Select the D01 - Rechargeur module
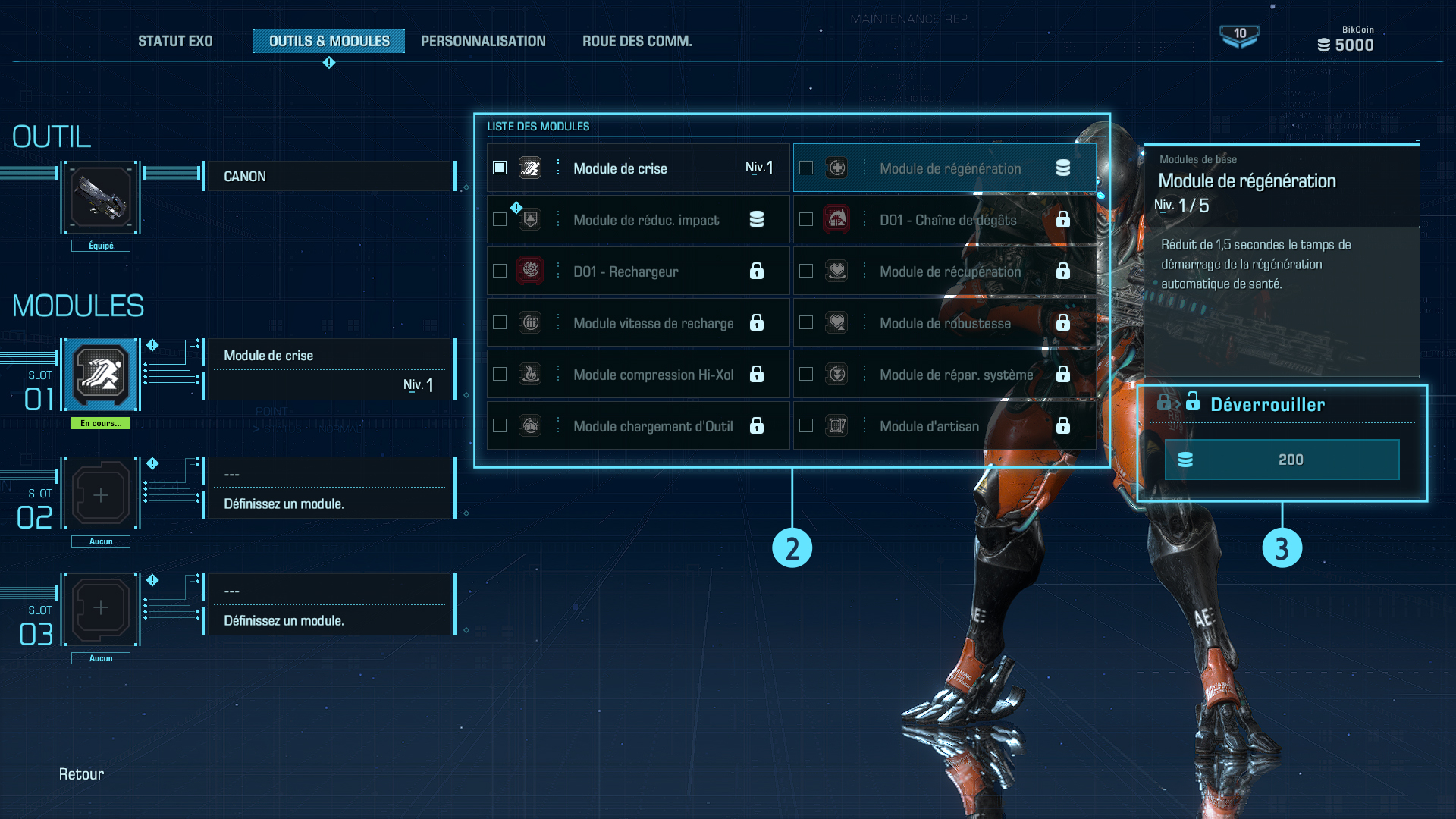 (x=637, y=271)
